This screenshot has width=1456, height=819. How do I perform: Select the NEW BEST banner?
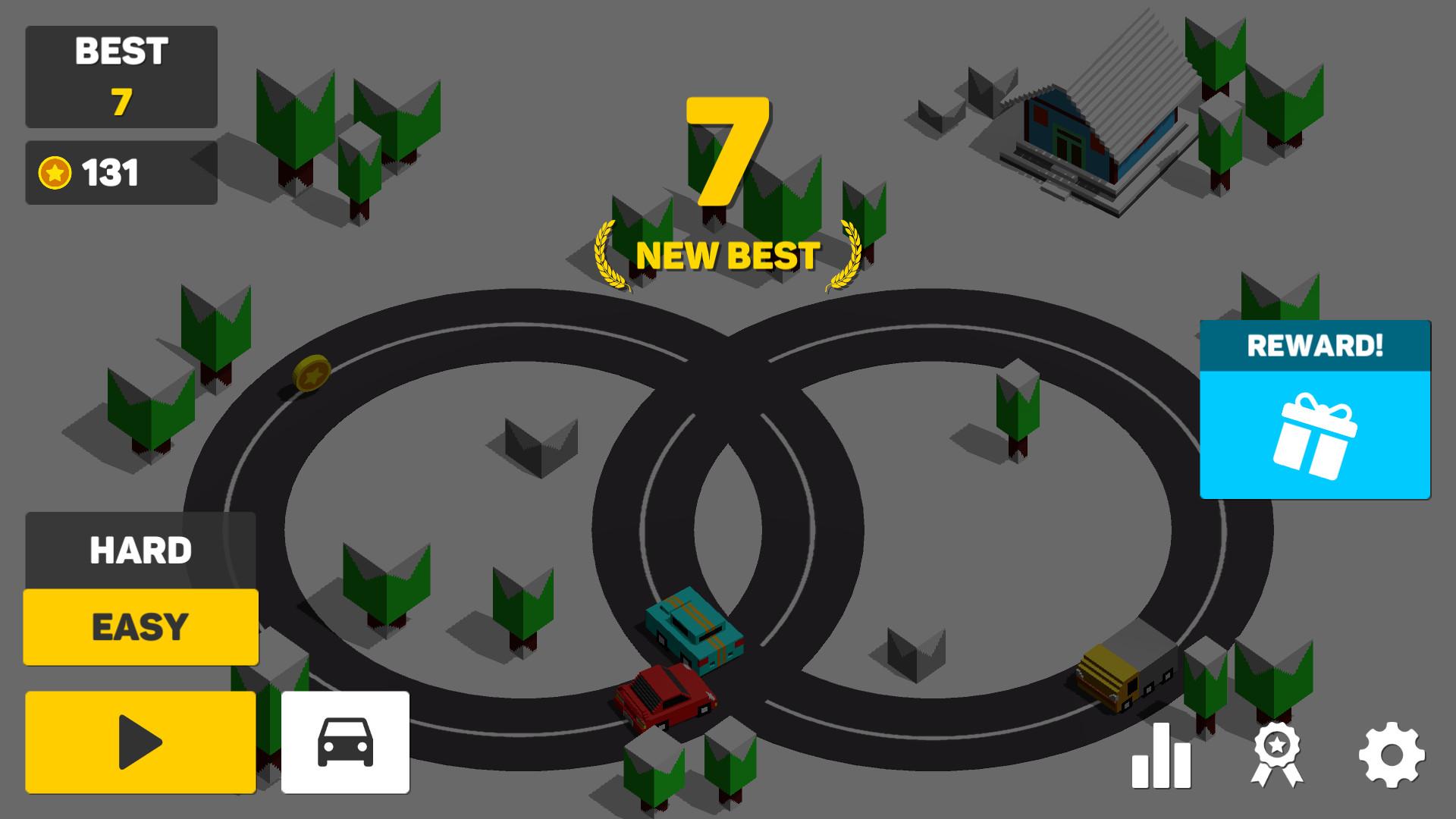coord(728,255)
